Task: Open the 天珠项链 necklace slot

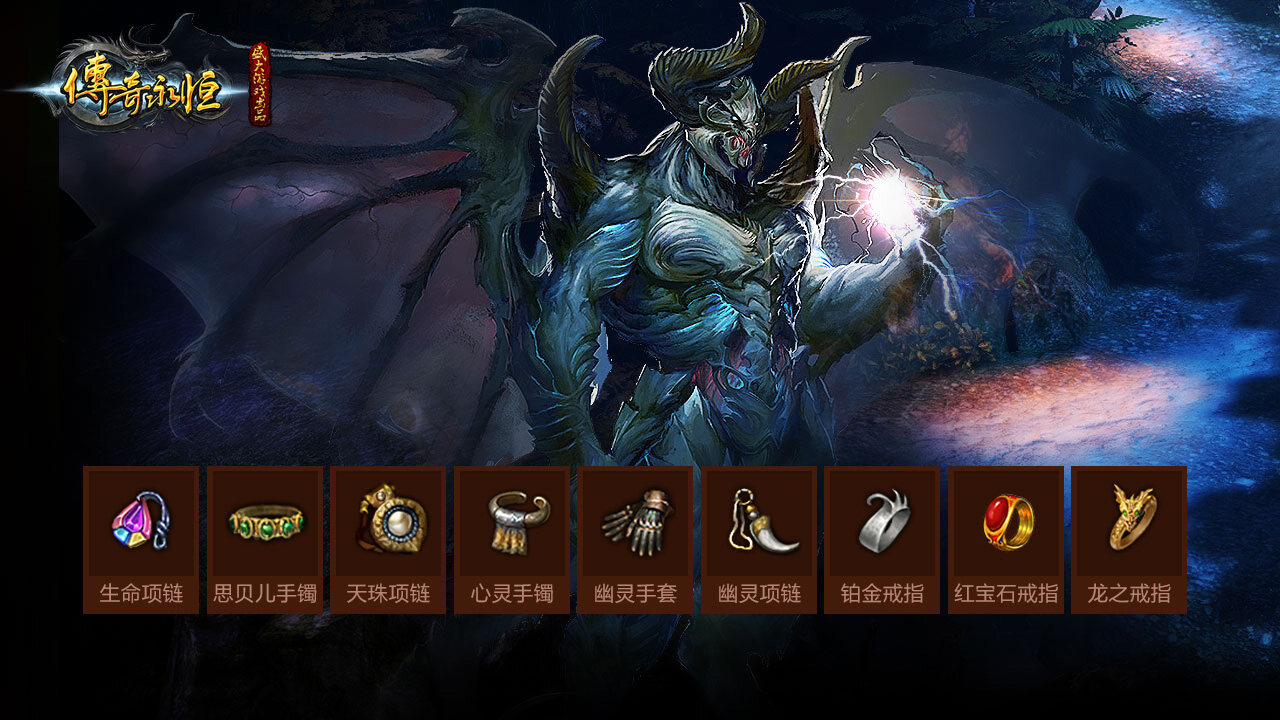Action: pos(388,539)
